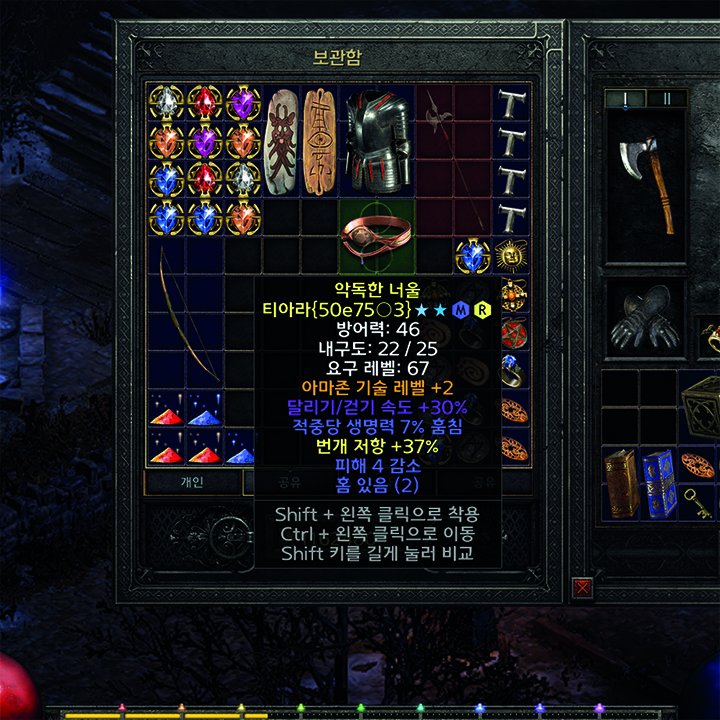The image size is (720, 720).
Task: Select the golden sun face item
Action: tap(511, 255)
